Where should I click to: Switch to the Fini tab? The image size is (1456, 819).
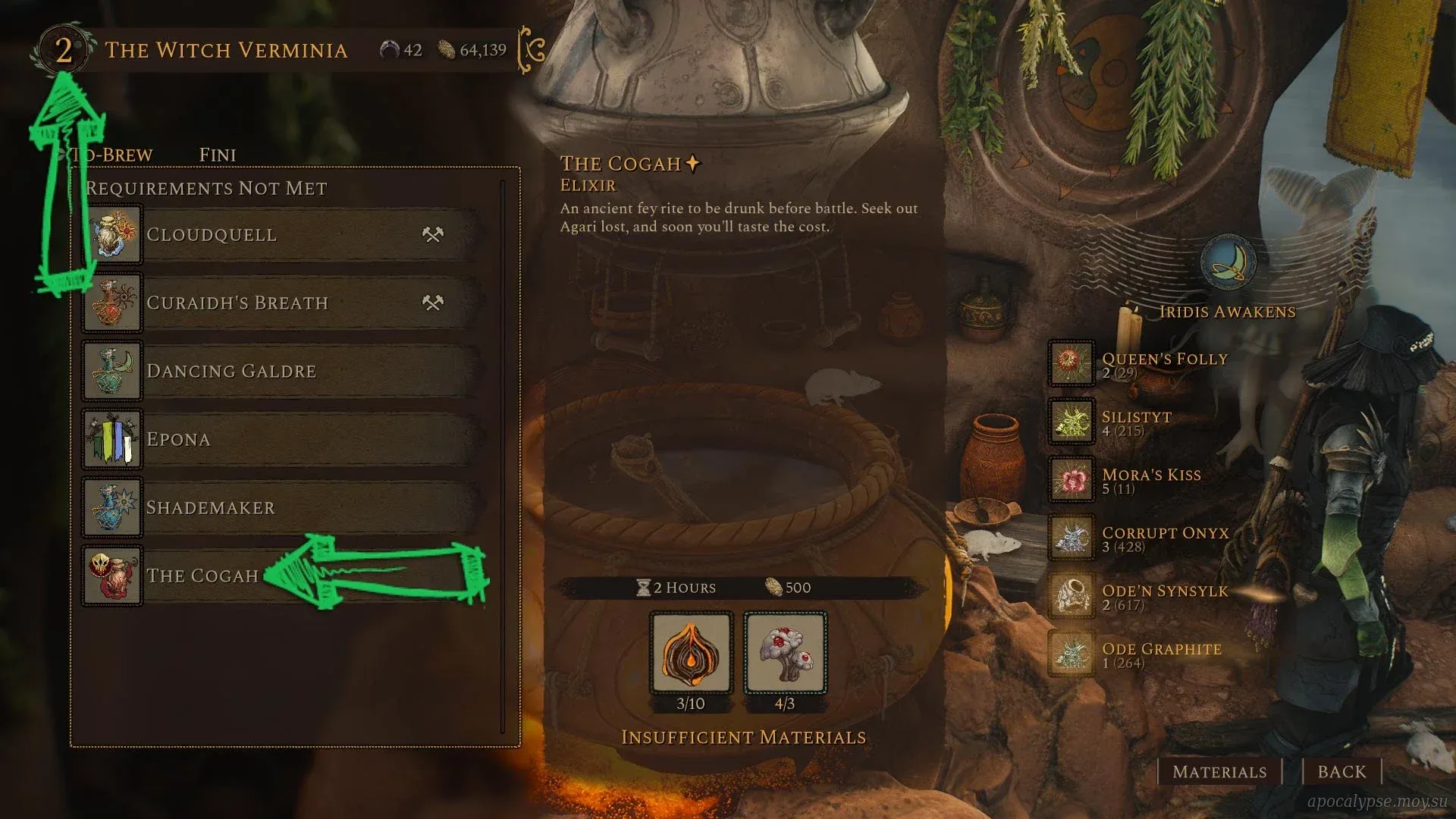point(218,155)
